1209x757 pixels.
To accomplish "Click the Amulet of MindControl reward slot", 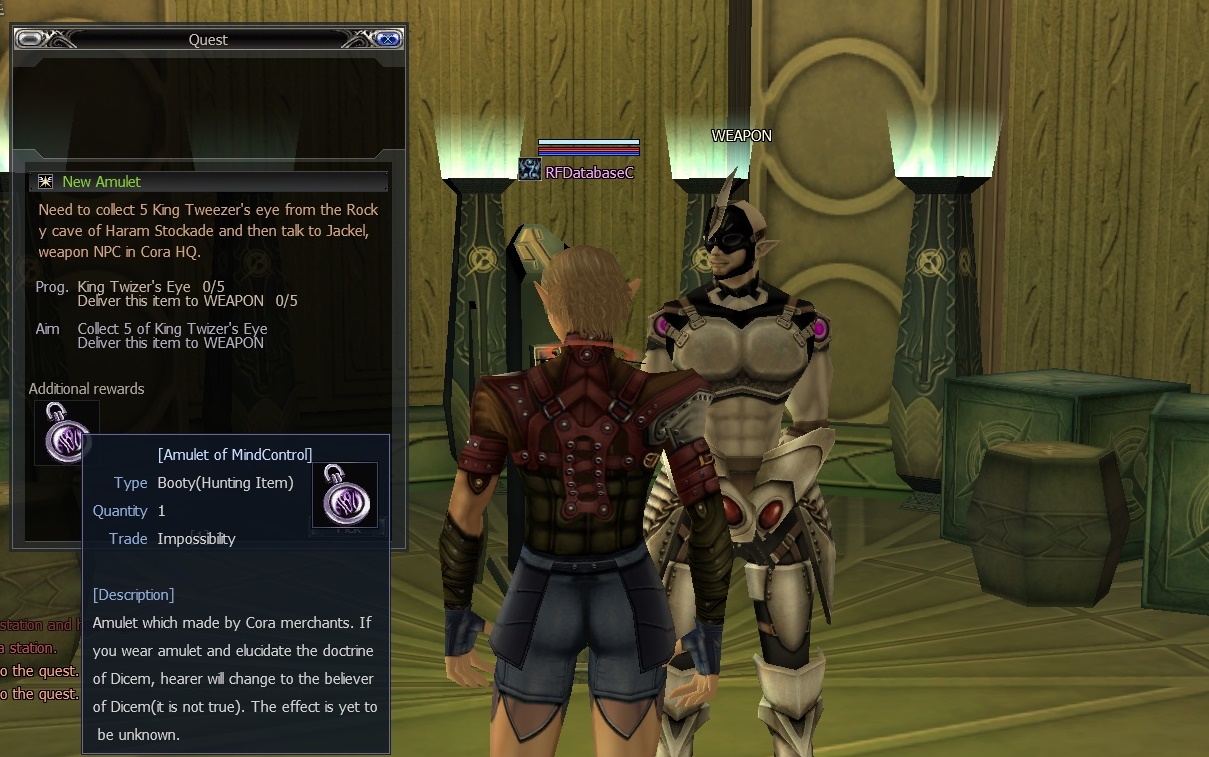I will pos(64,431).
